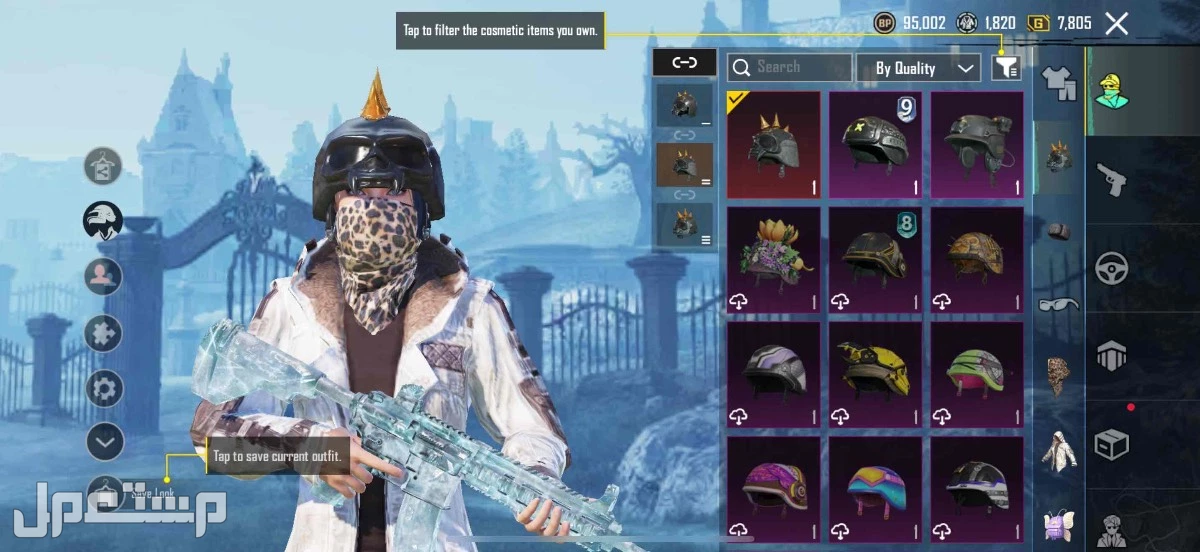Select the glasses category in the item sidebar
Screen dimensions: 1200x552
[1059, 303]
